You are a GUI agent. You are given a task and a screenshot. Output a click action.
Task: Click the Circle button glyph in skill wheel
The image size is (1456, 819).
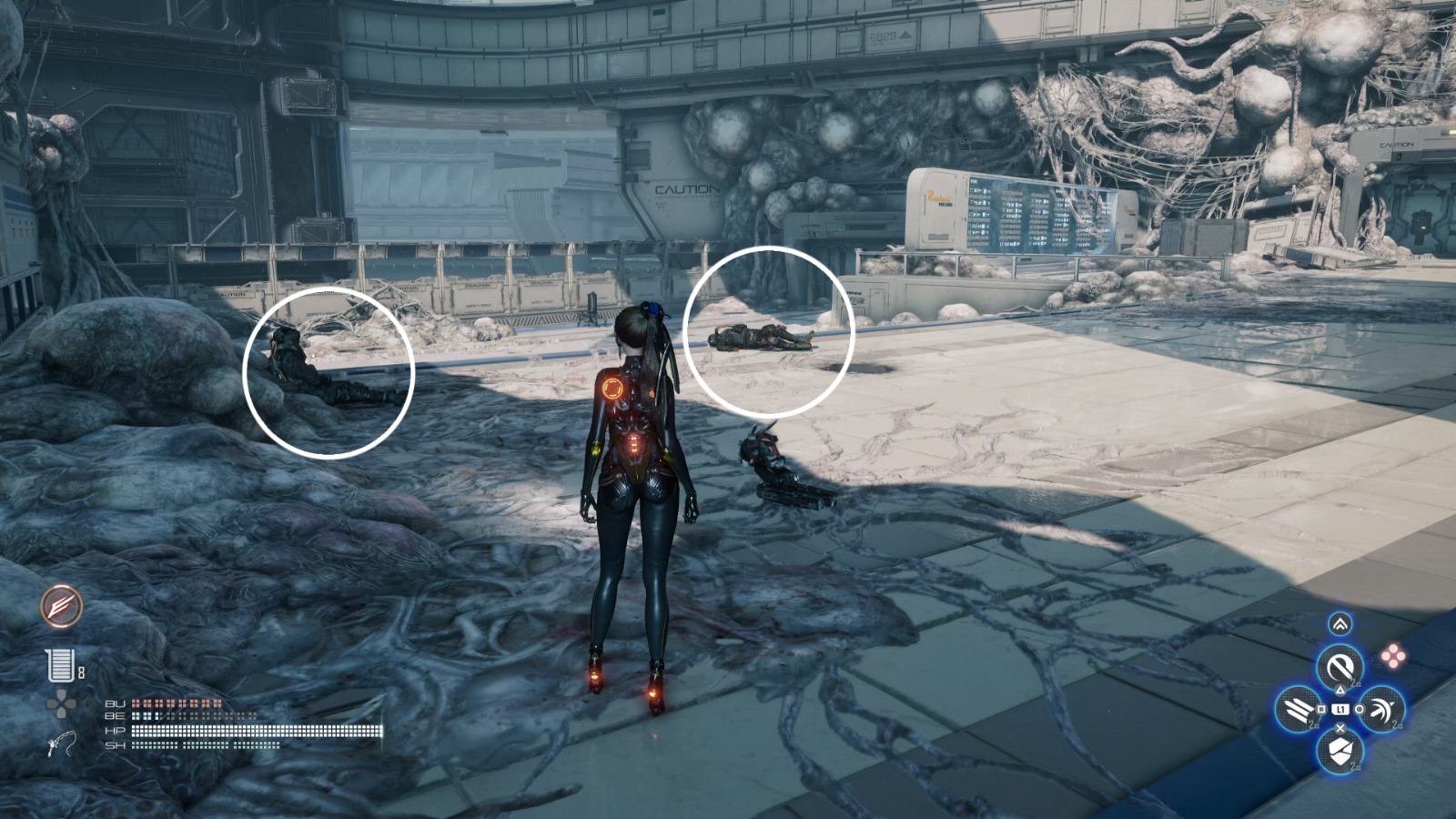point(1360,710)
